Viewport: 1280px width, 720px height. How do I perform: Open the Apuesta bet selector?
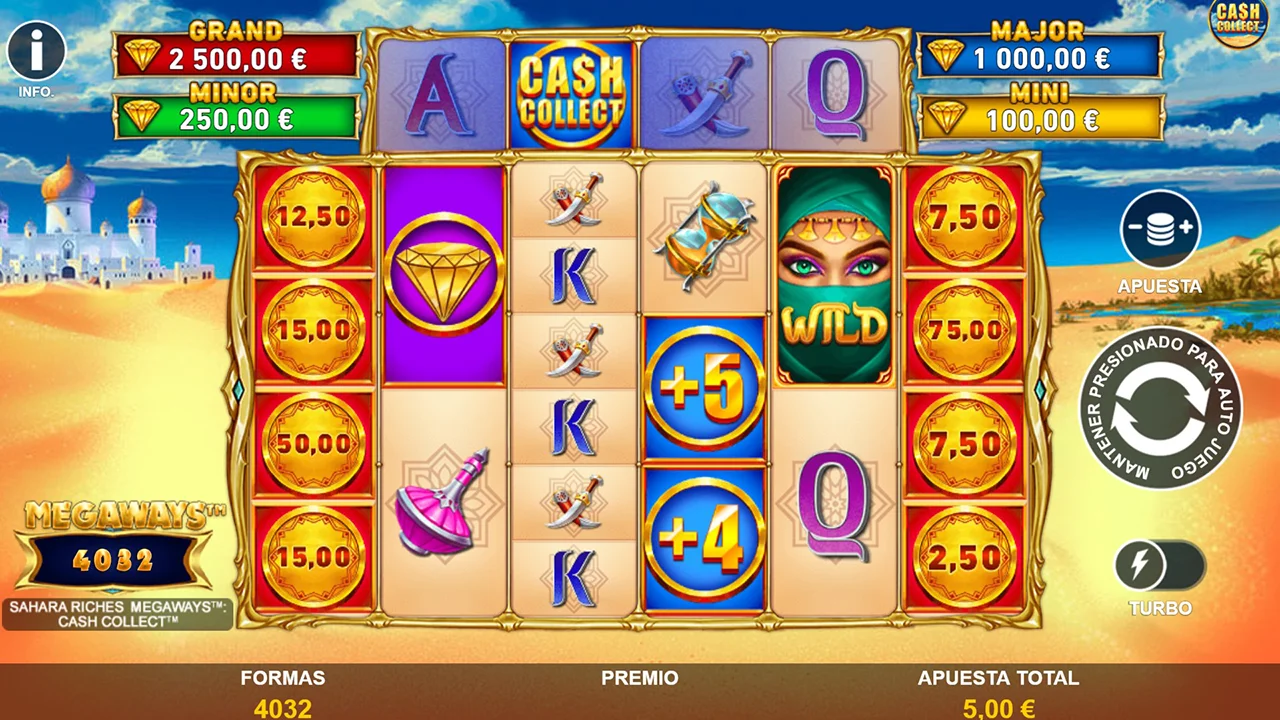point(1160,230)
